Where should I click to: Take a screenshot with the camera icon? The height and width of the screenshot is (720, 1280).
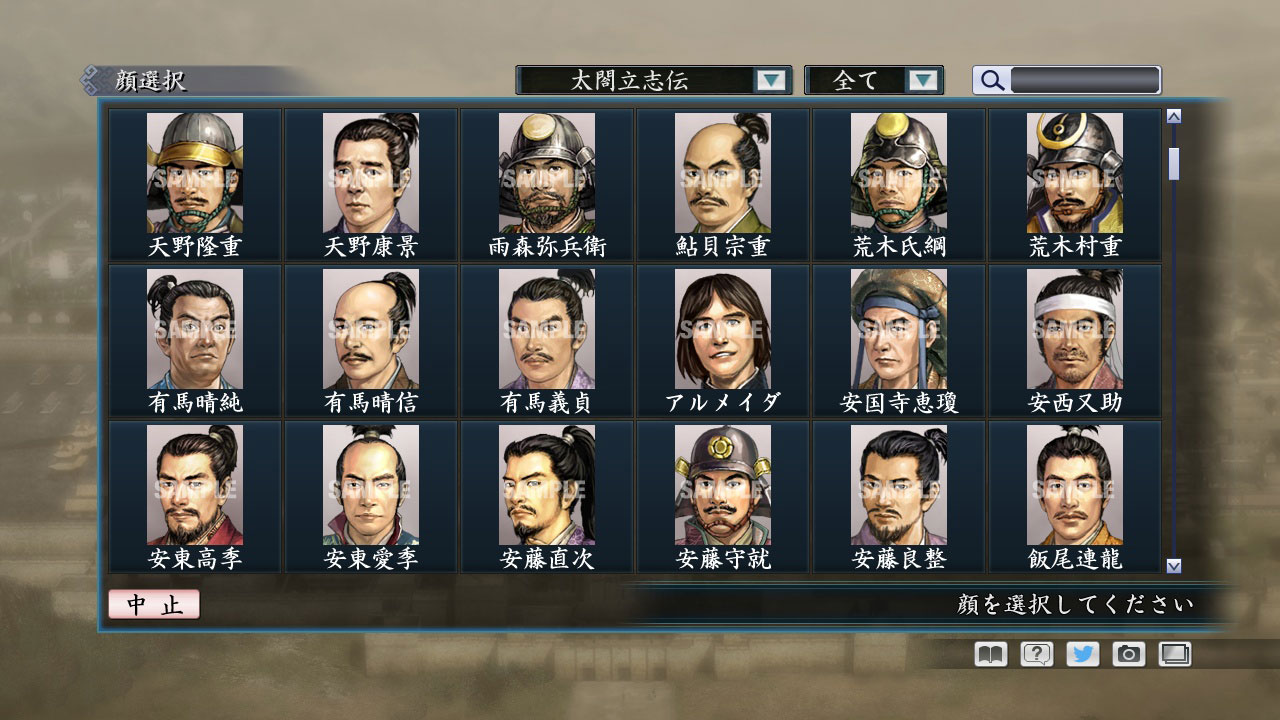1127,654
